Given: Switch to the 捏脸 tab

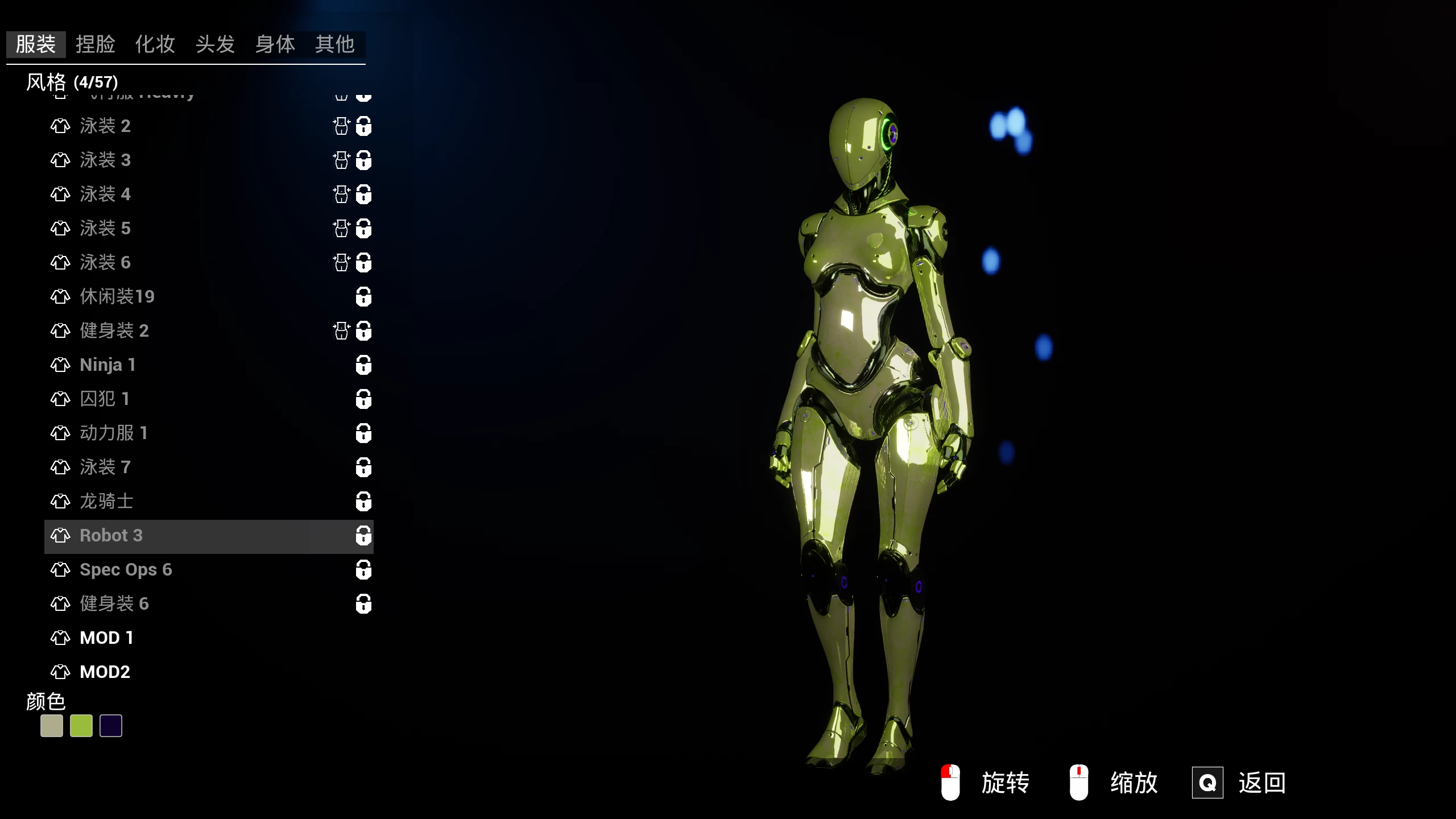Looking at the screenshot, I should click(96, 44).
